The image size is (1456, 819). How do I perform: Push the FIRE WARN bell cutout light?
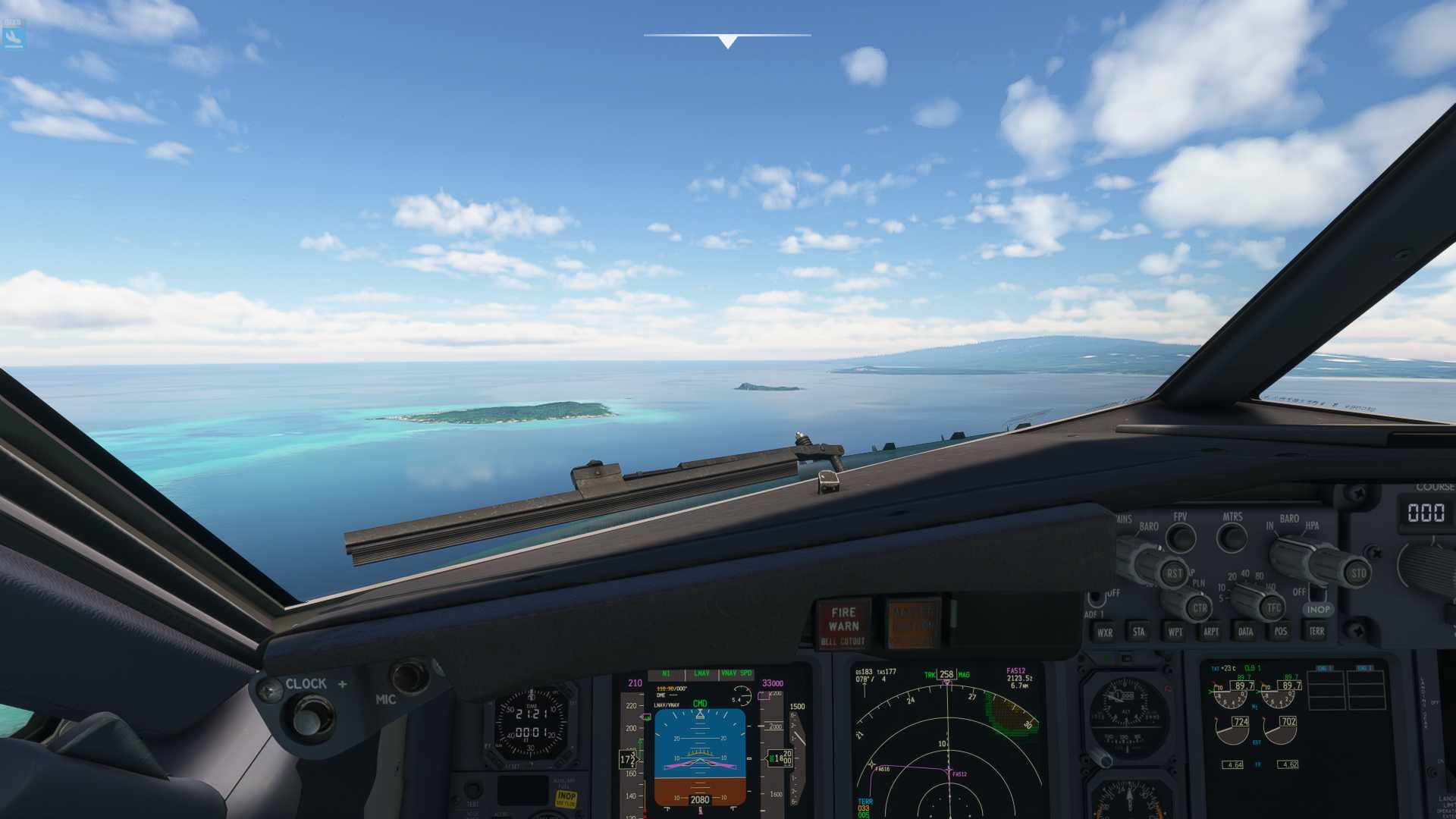[x=843, y=626]
